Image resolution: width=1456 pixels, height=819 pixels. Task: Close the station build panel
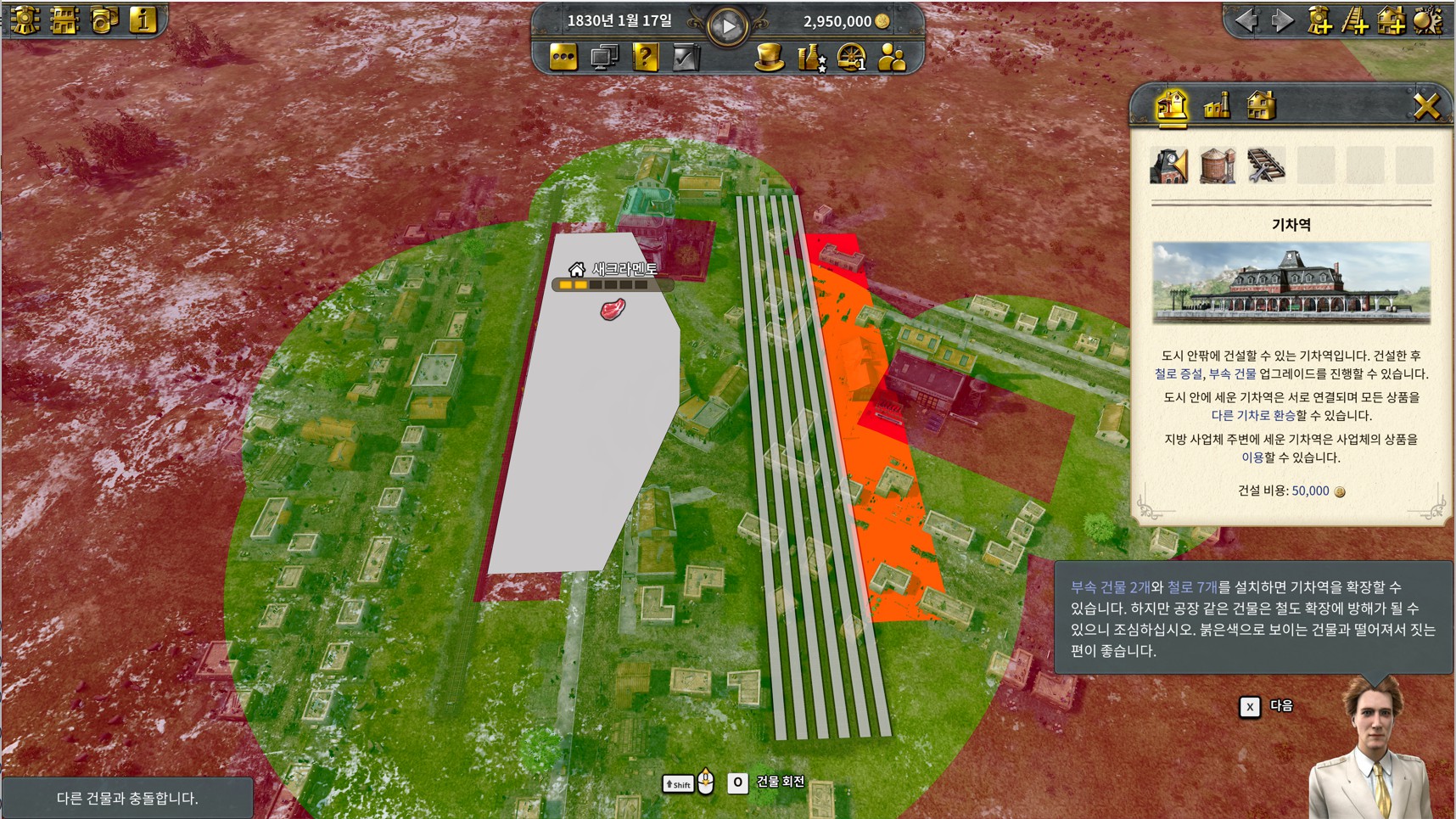tap(1426, 106)
